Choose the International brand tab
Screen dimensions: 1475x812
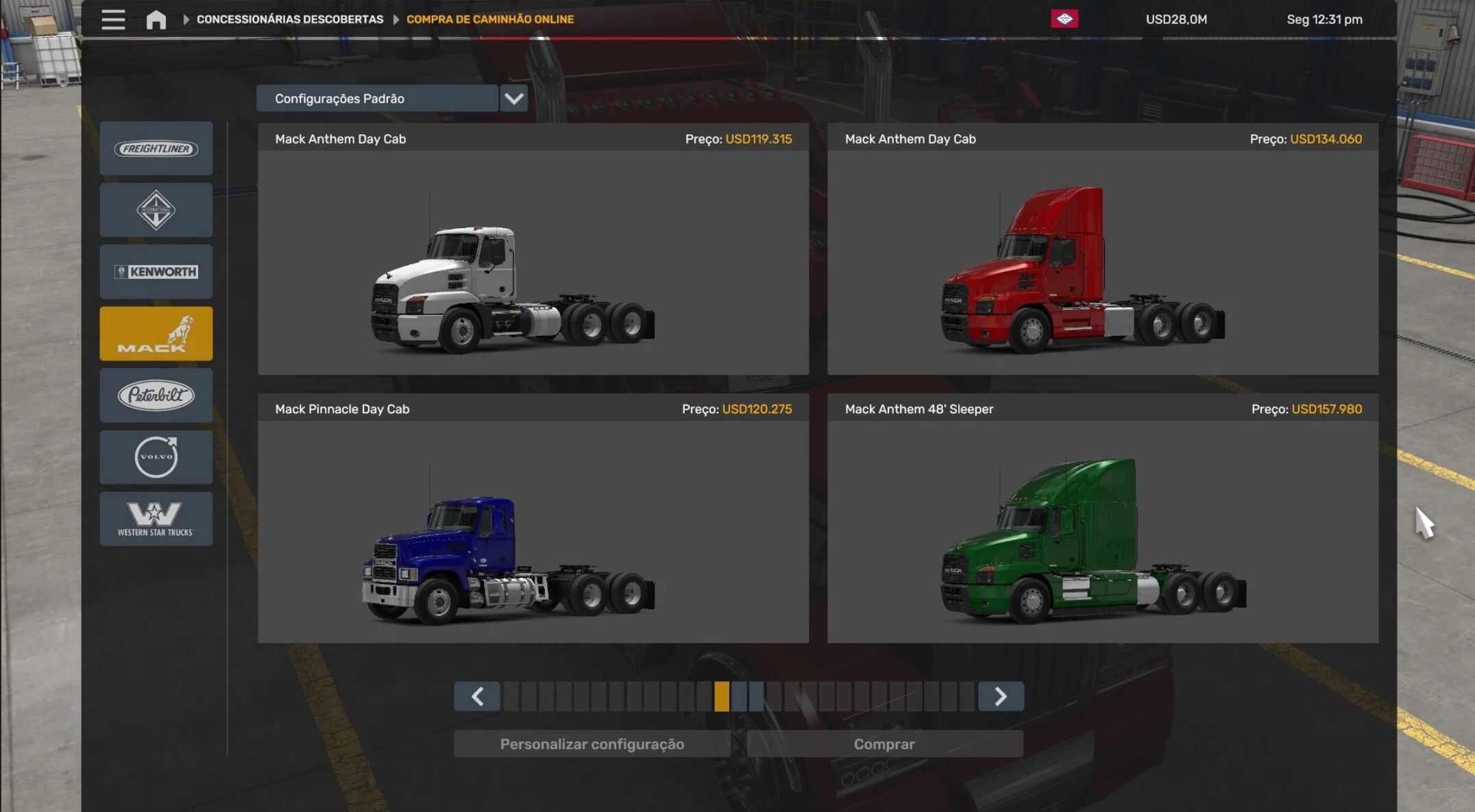156,210
